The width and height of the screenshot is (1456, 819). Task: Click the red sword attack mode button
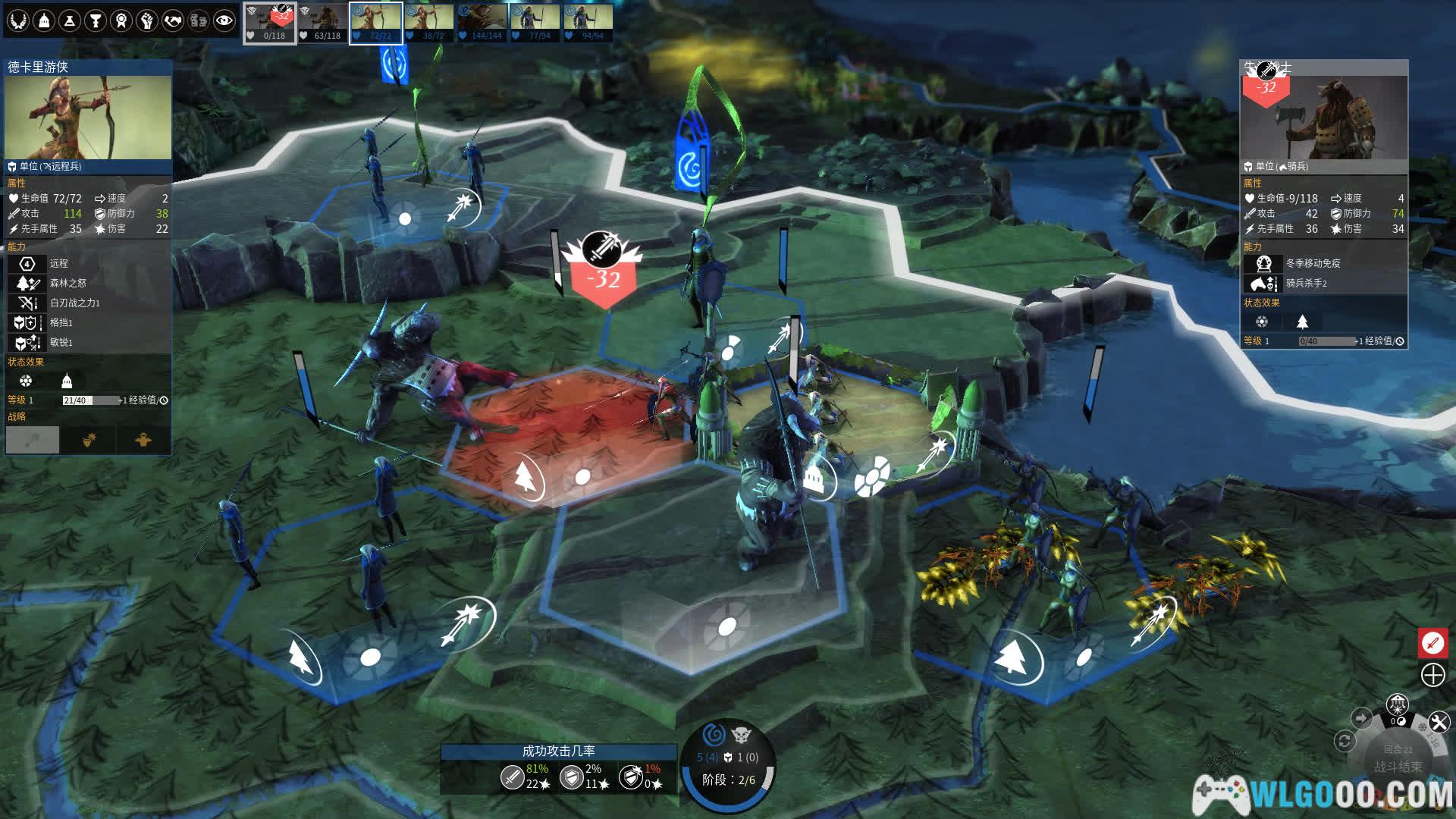tap(1432, 643)
